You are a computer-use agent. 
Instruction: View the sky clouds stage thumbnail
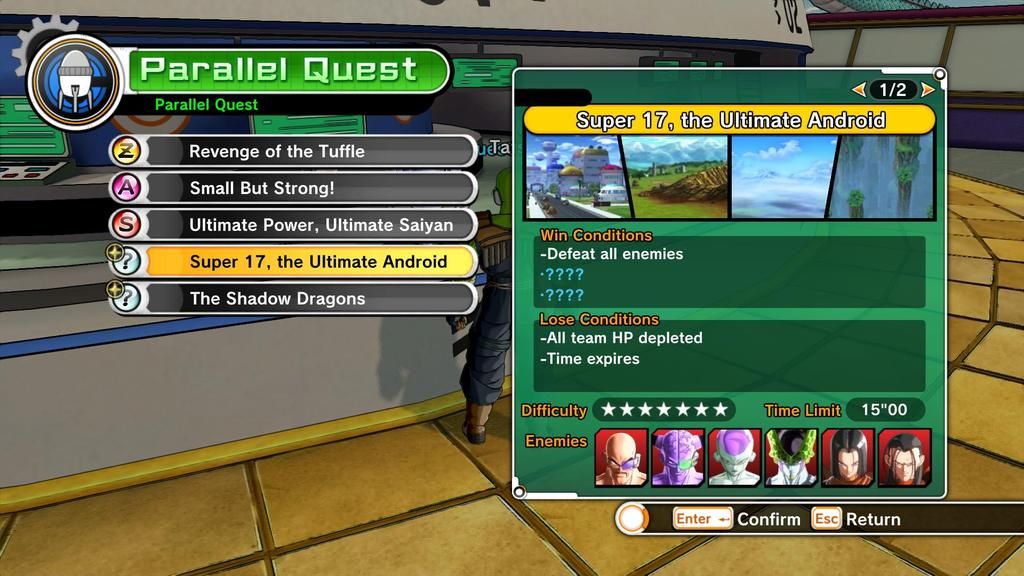pyautogui.click(x=783, y=177)
